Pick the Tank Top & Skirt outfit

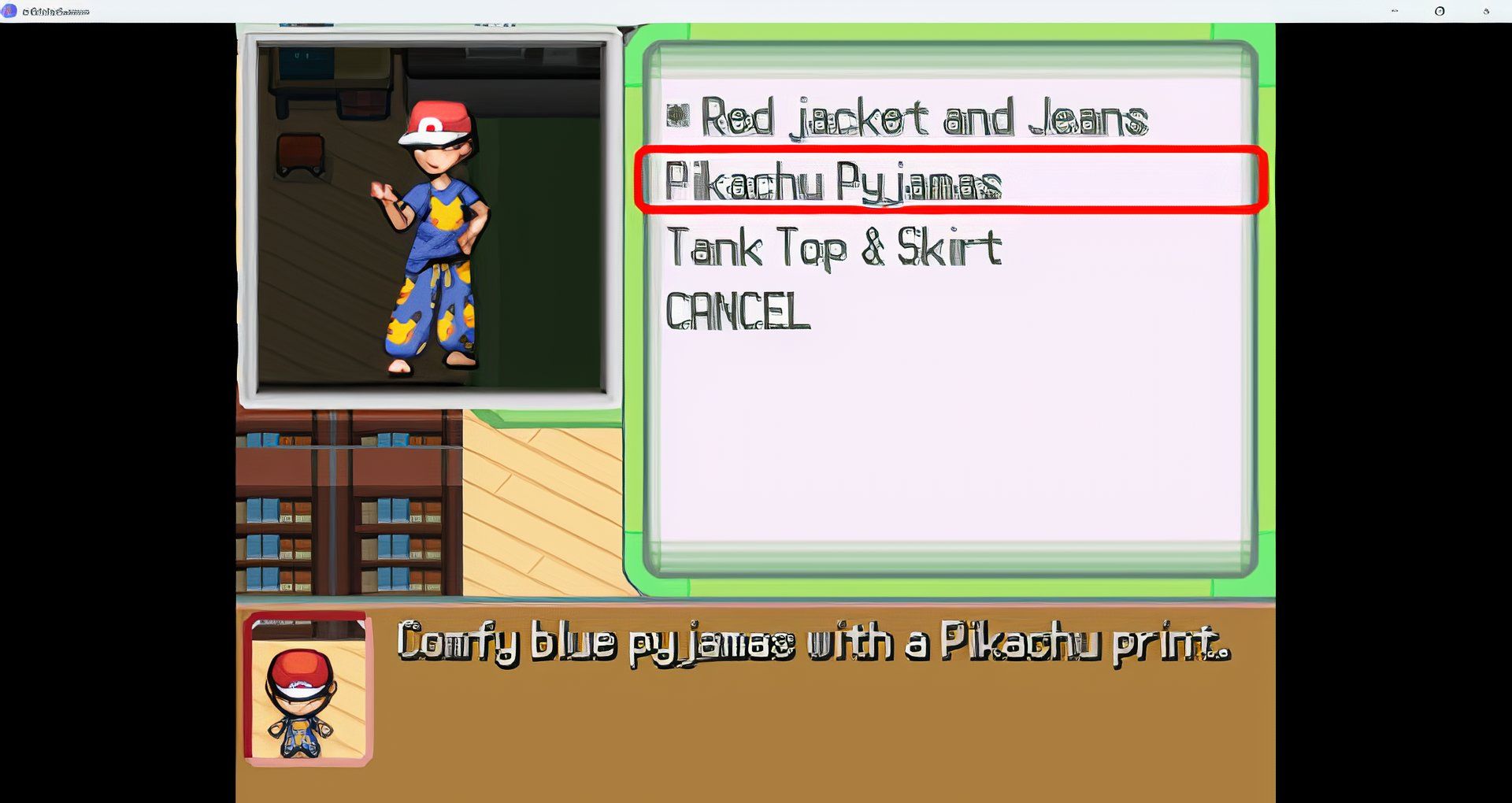[x=833, y=247]
